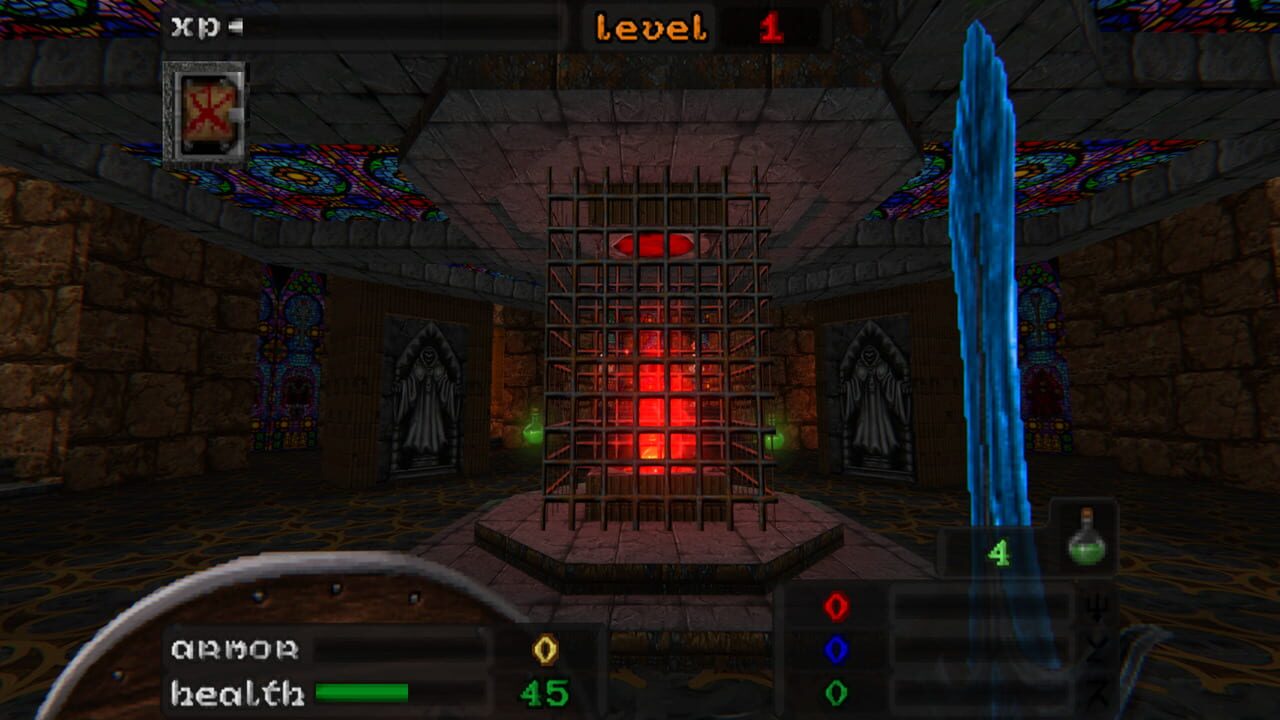
Task: Select the middle rune symbol
Action: (1098, 648)
